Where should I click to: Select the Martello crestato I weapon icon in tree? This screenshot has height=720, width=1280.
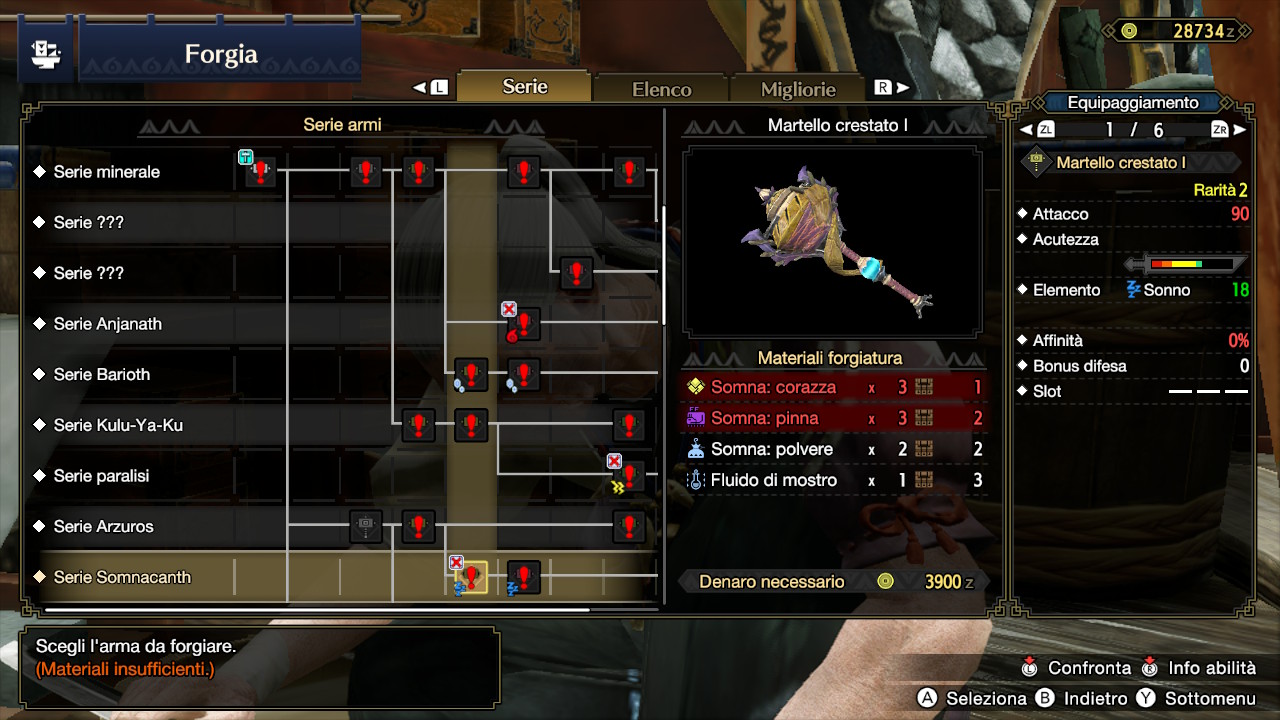[x=469, y=576]
